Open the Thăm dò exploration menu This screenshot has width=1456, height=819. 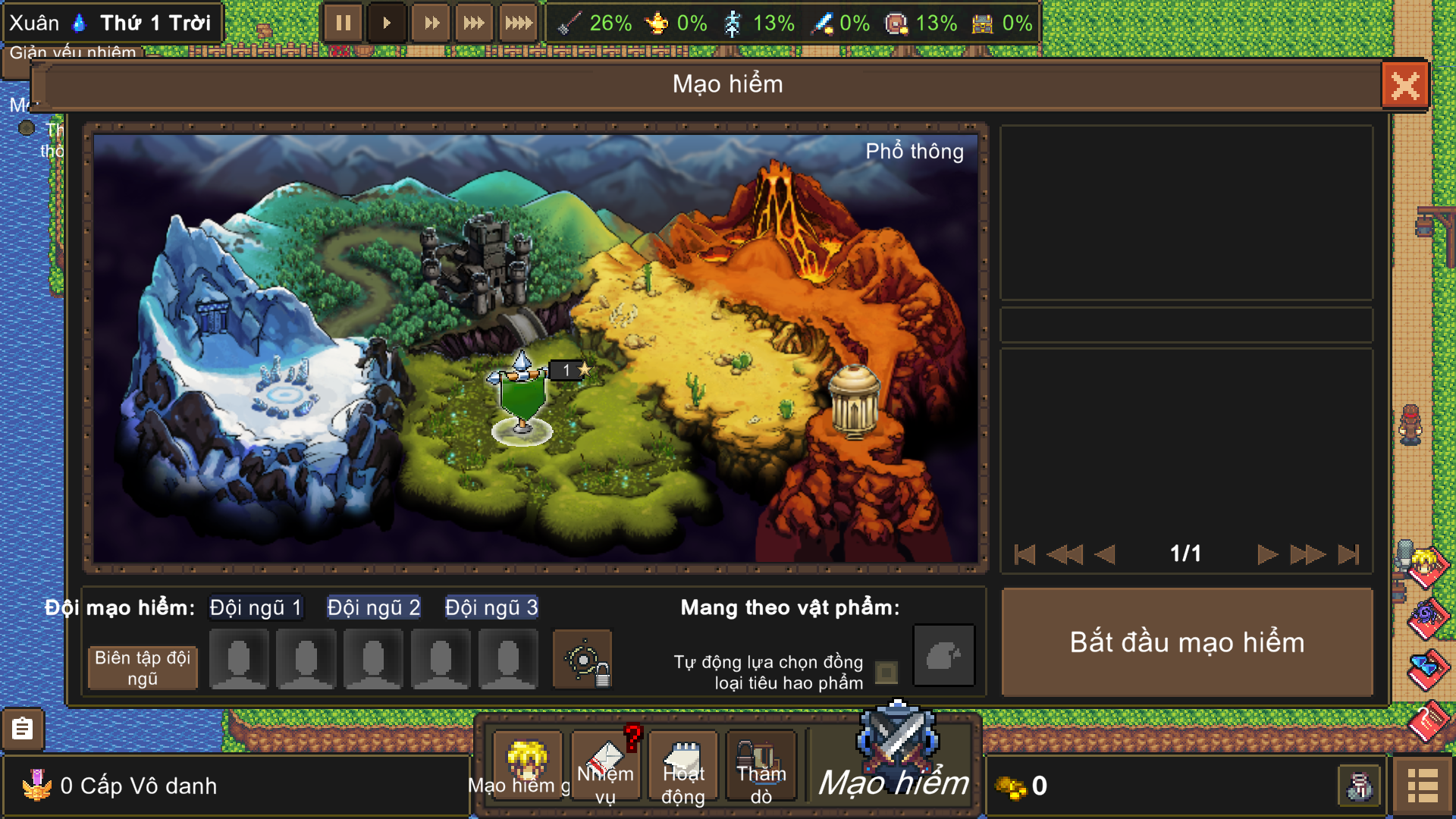pyautogui.click(x=761, y=766)
